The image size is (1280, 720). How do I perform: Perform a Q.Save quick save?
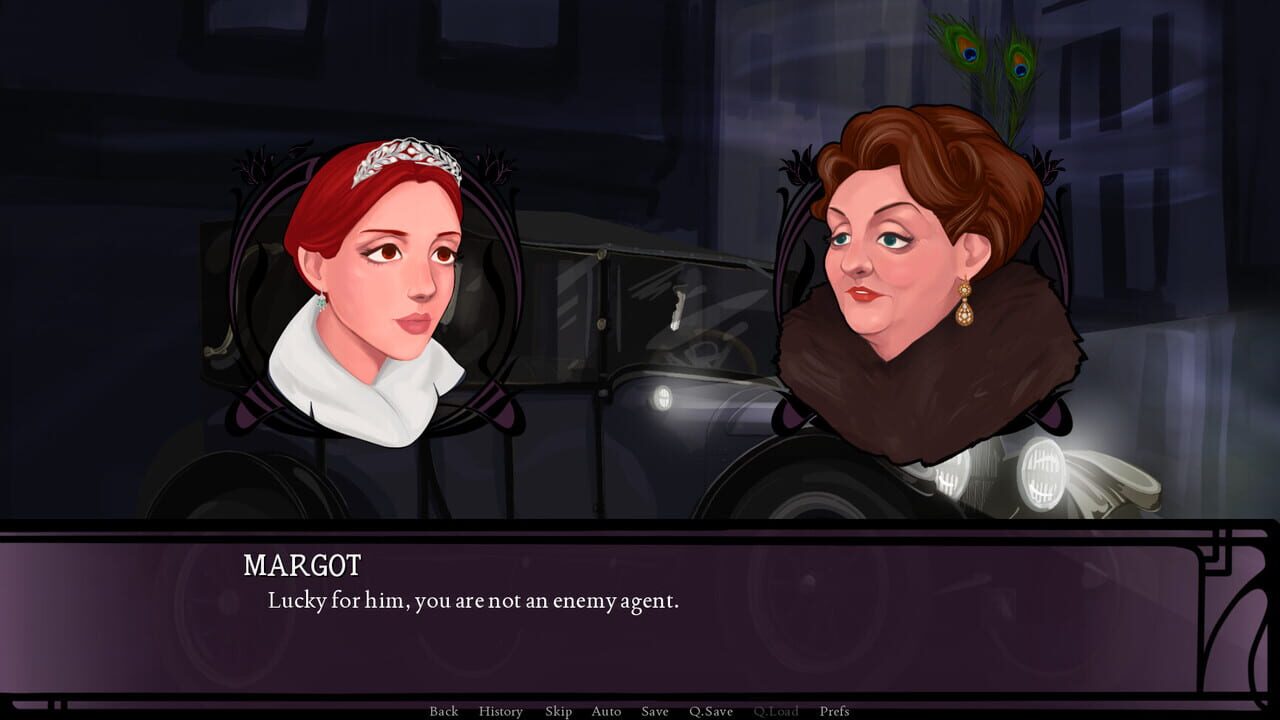[712, 711]
